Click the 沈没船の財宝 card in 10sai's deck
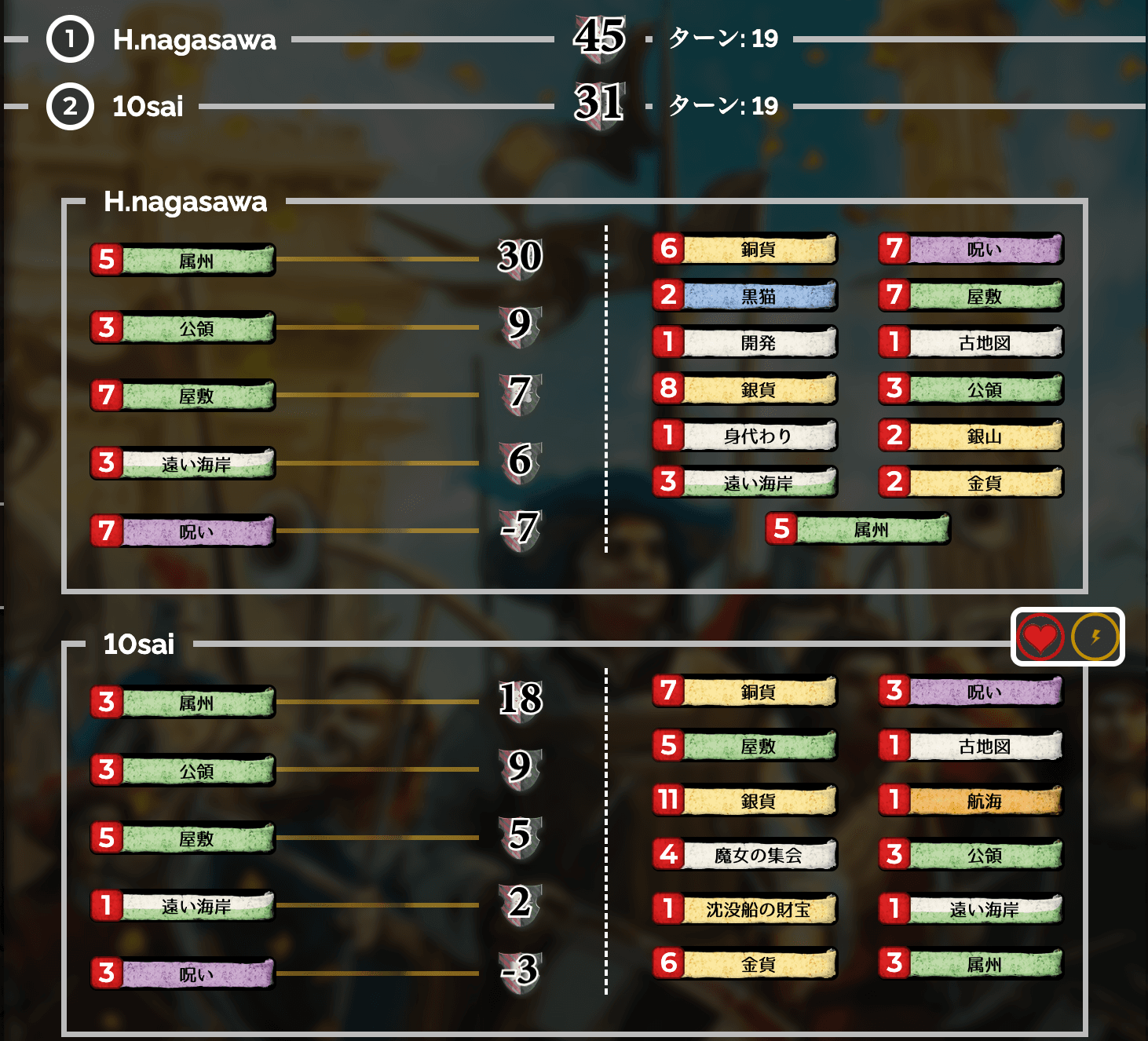This screenshot has height=1041, width=1148. (746, 909)
